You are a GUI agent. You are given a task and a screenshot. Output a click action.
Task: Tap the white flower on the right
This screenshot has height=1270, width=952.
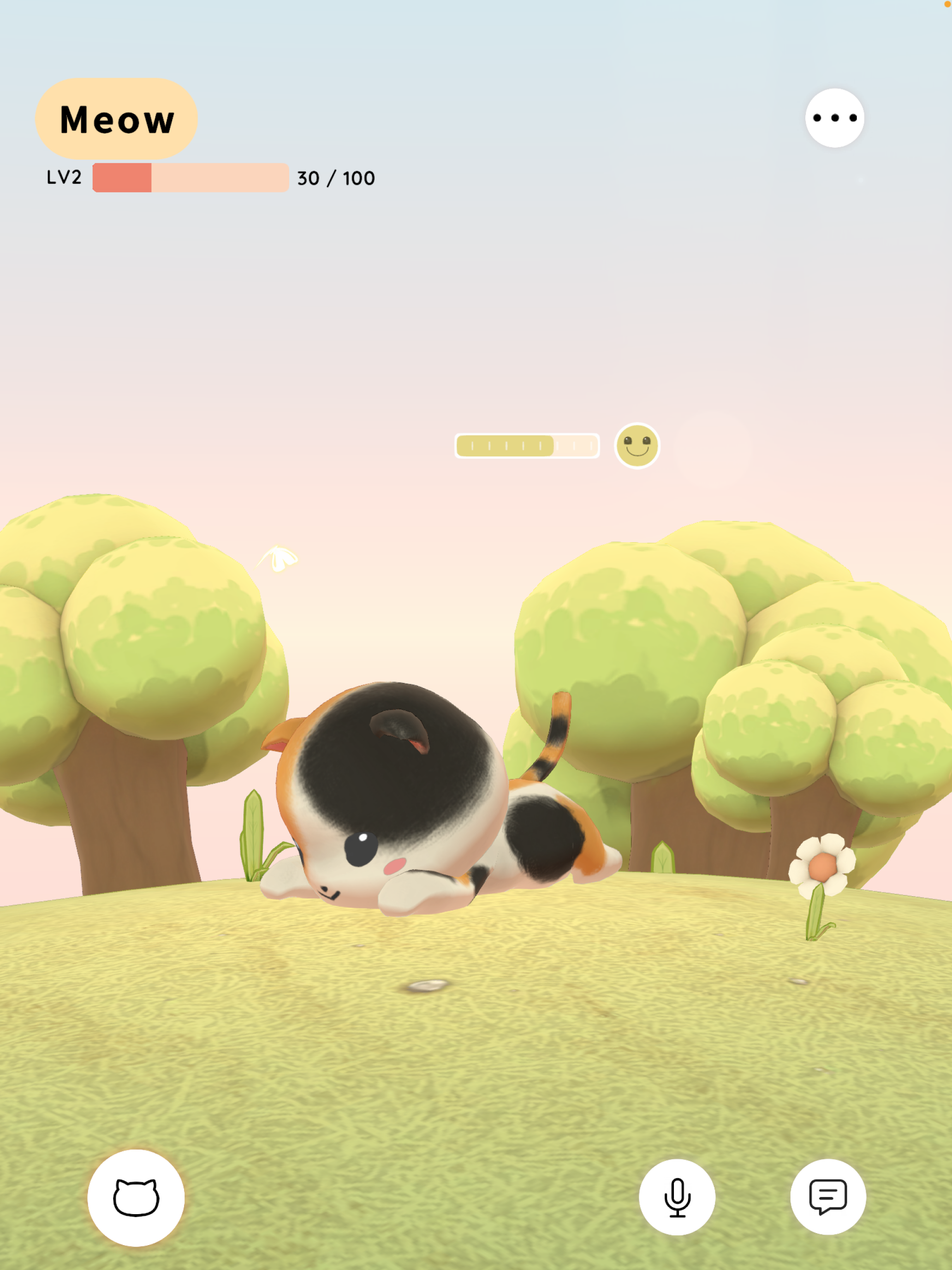point(822,867)
